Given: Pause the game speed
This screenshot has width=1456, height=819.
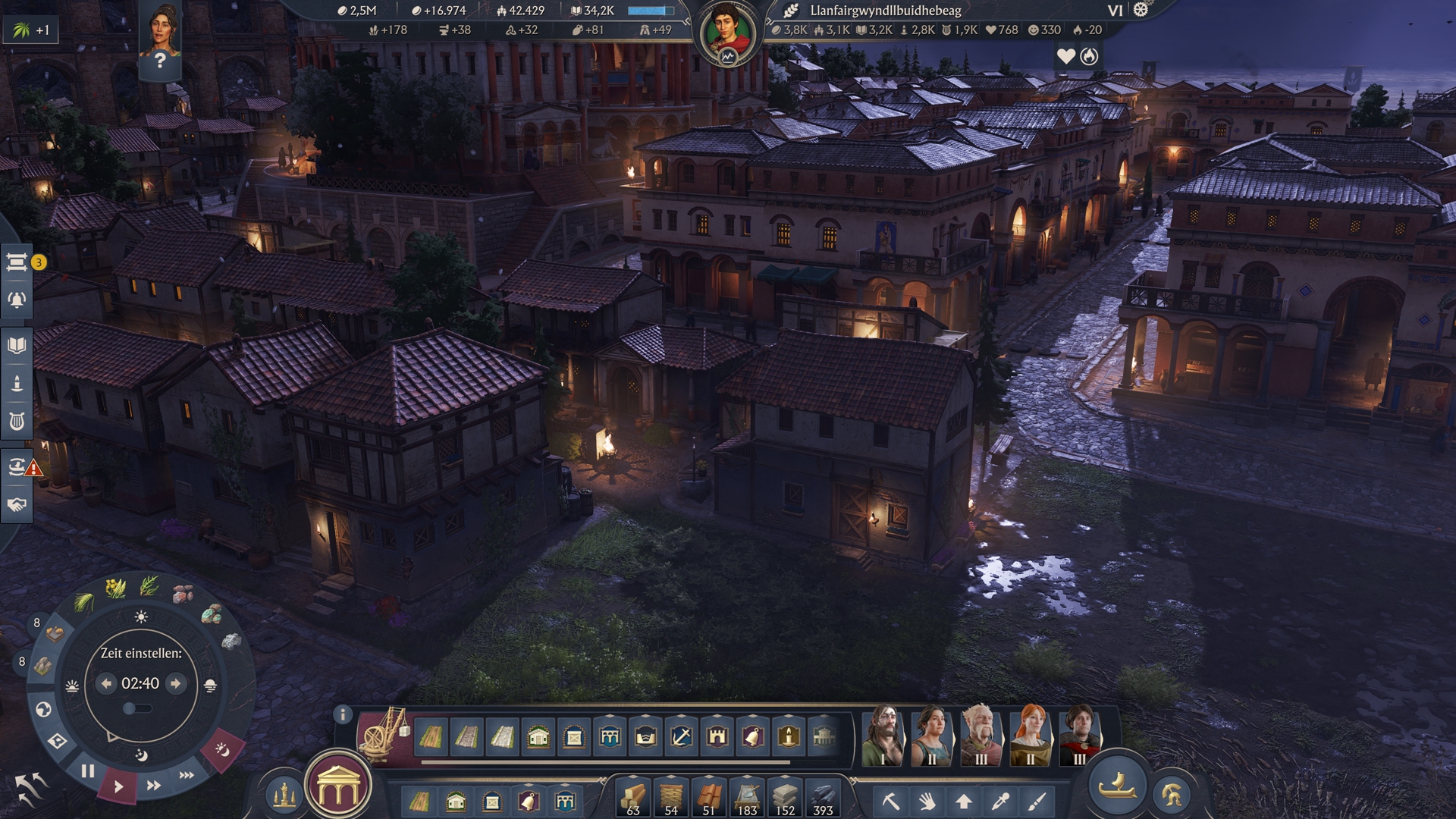Looking at the screenshot, I should coord(88,772).
